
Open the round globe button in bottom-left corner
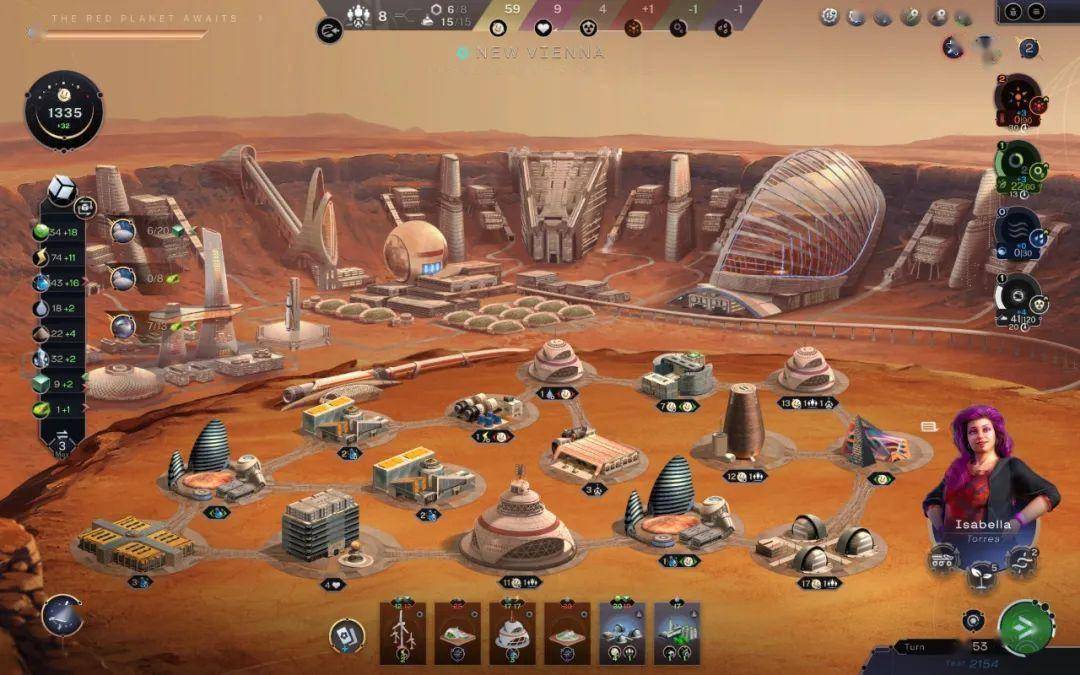[x=62, y=614]
